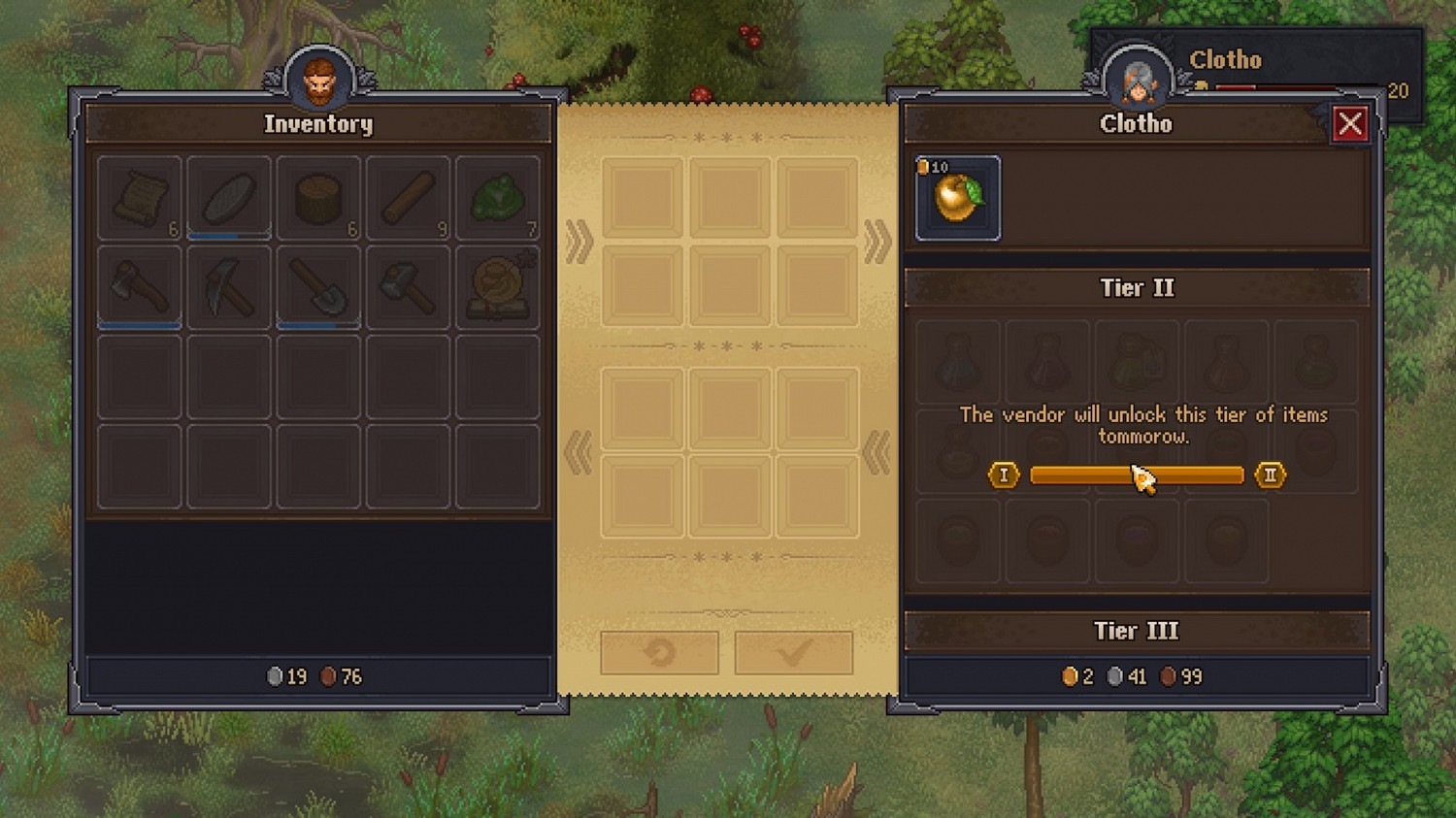Select the golden apple for sale

(958, 198)
